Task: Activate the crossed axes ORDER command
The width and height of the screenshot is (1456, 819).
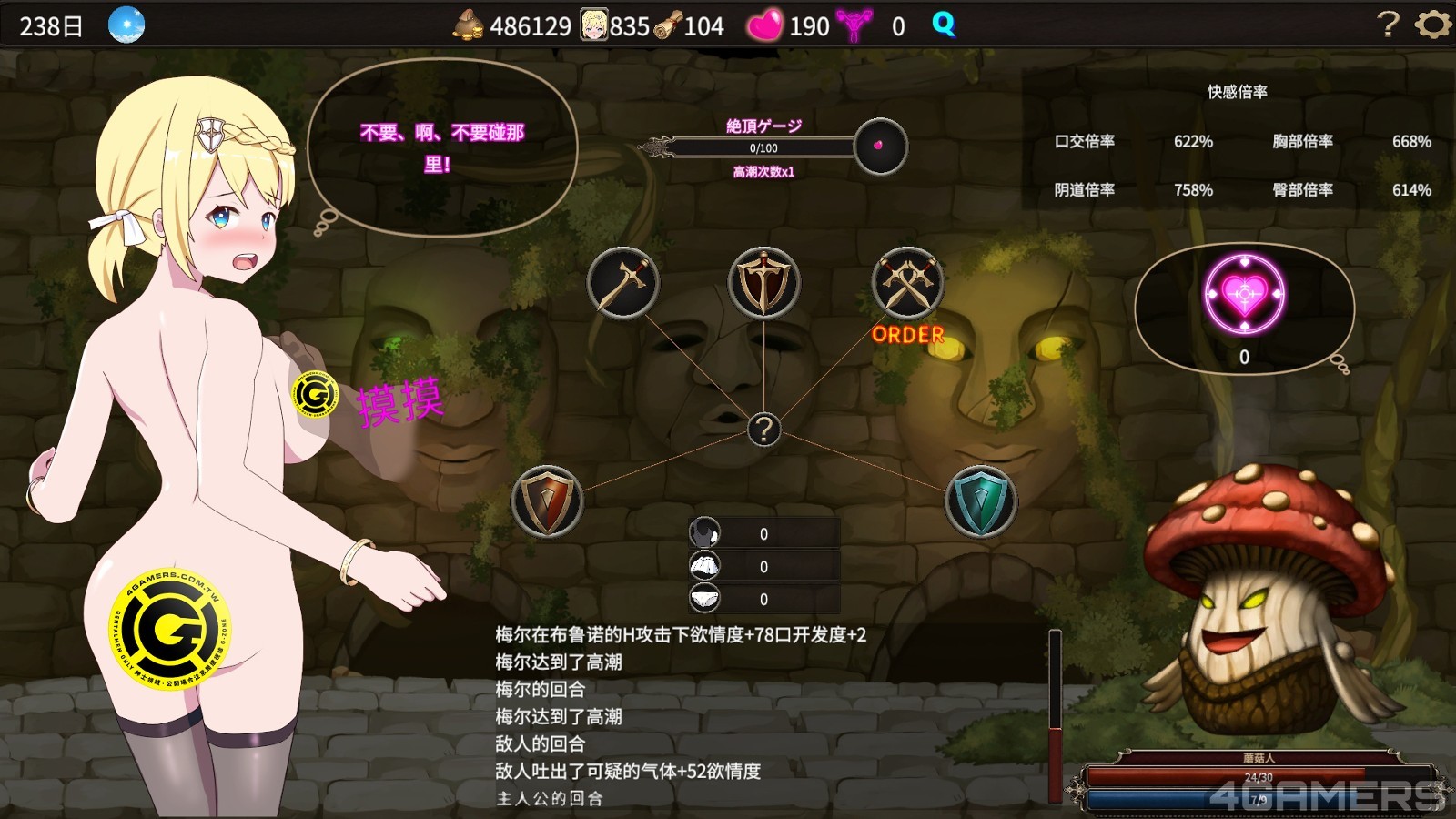Action: pyautogui.click(x=907, y=283)
